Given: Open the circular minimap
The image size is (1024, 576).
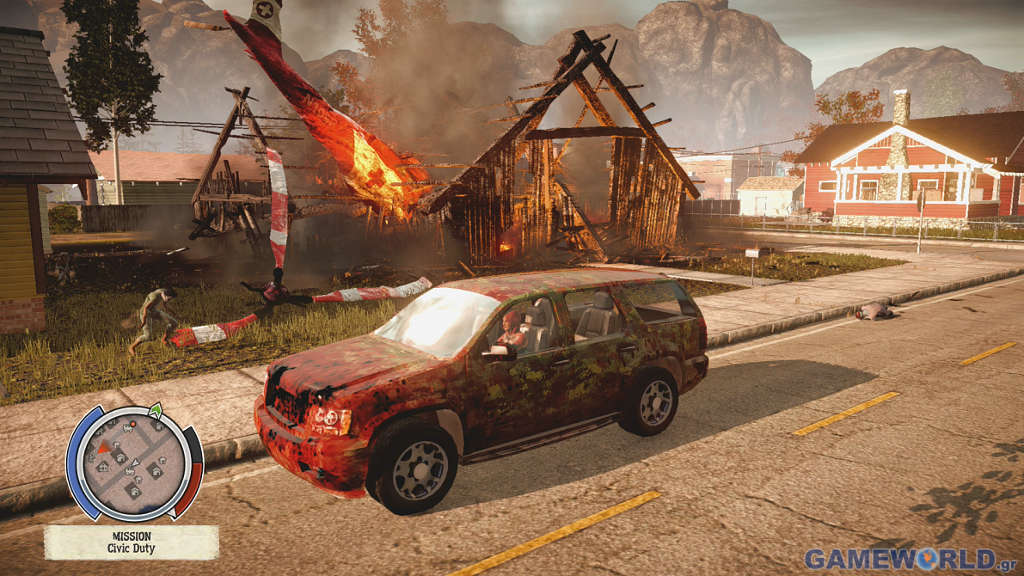Looking at the screenshot, I should [134, 461].
